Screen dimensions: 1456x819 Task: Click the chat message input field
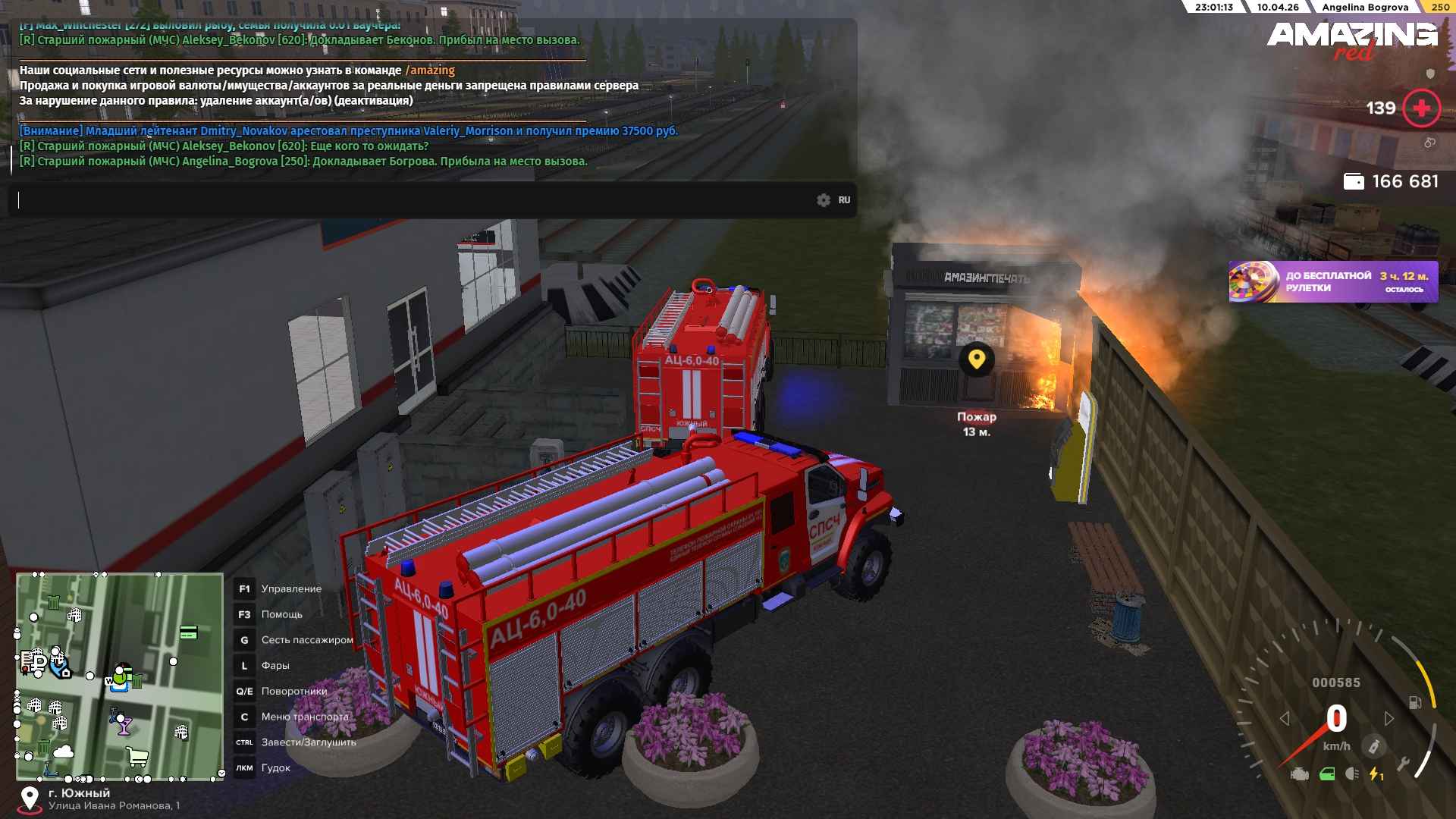(409, 200)
